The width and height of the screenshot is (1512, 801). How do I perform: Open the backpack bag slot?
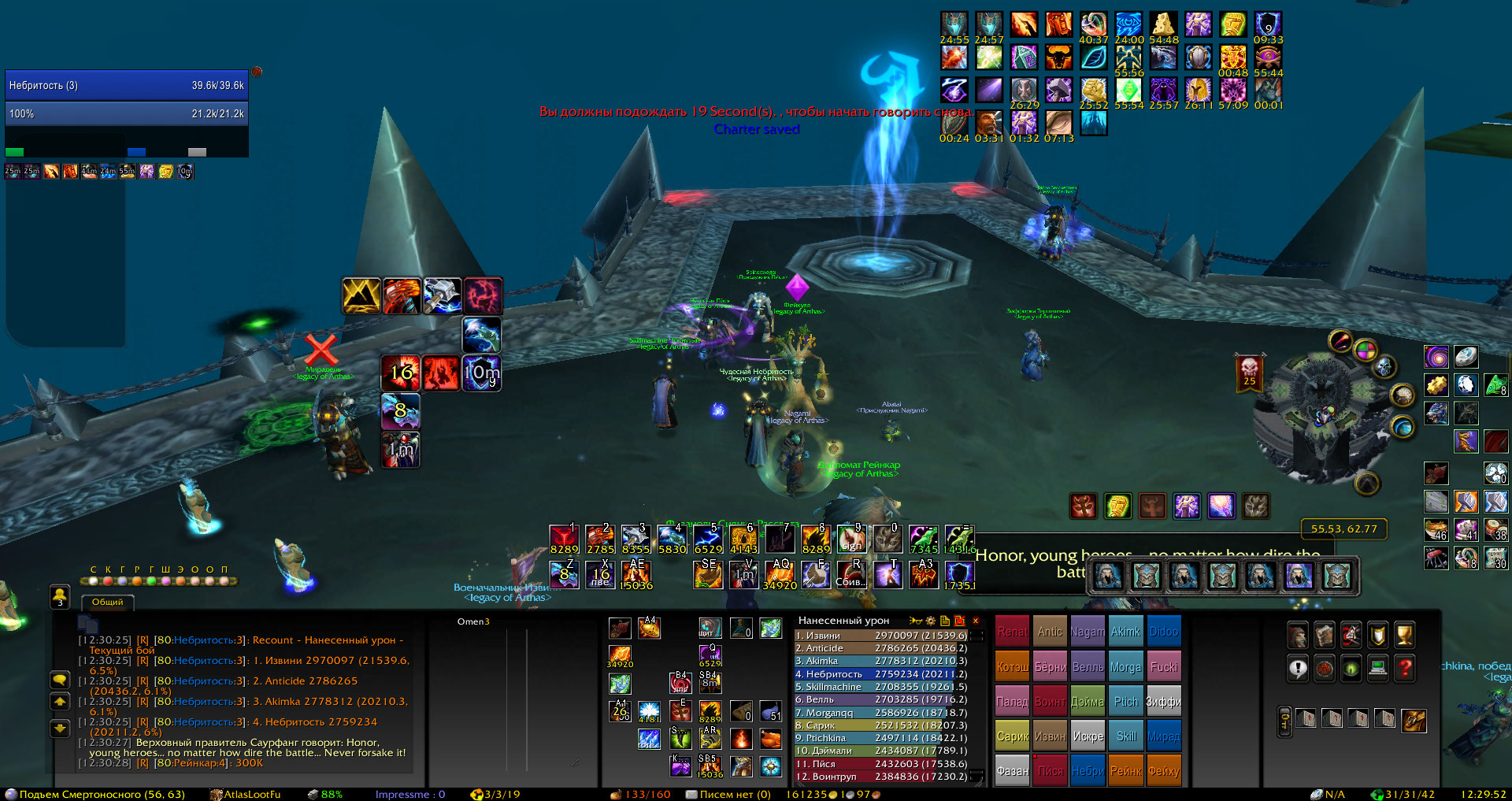[1414, 719]
